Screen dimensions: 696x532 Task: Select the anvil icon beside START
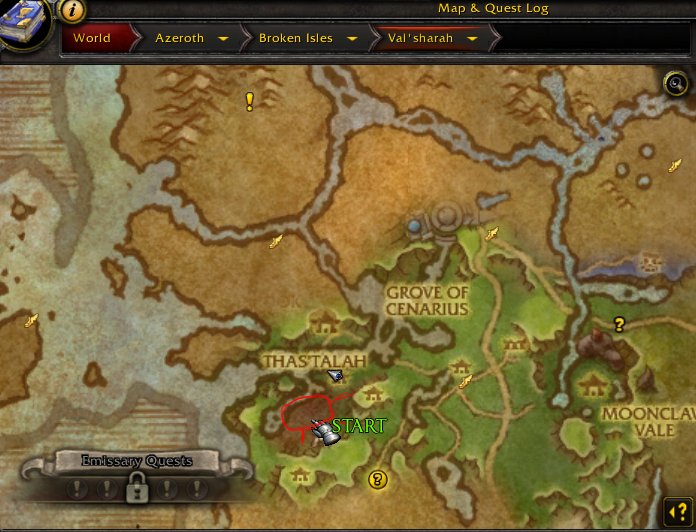pos(323,431)
